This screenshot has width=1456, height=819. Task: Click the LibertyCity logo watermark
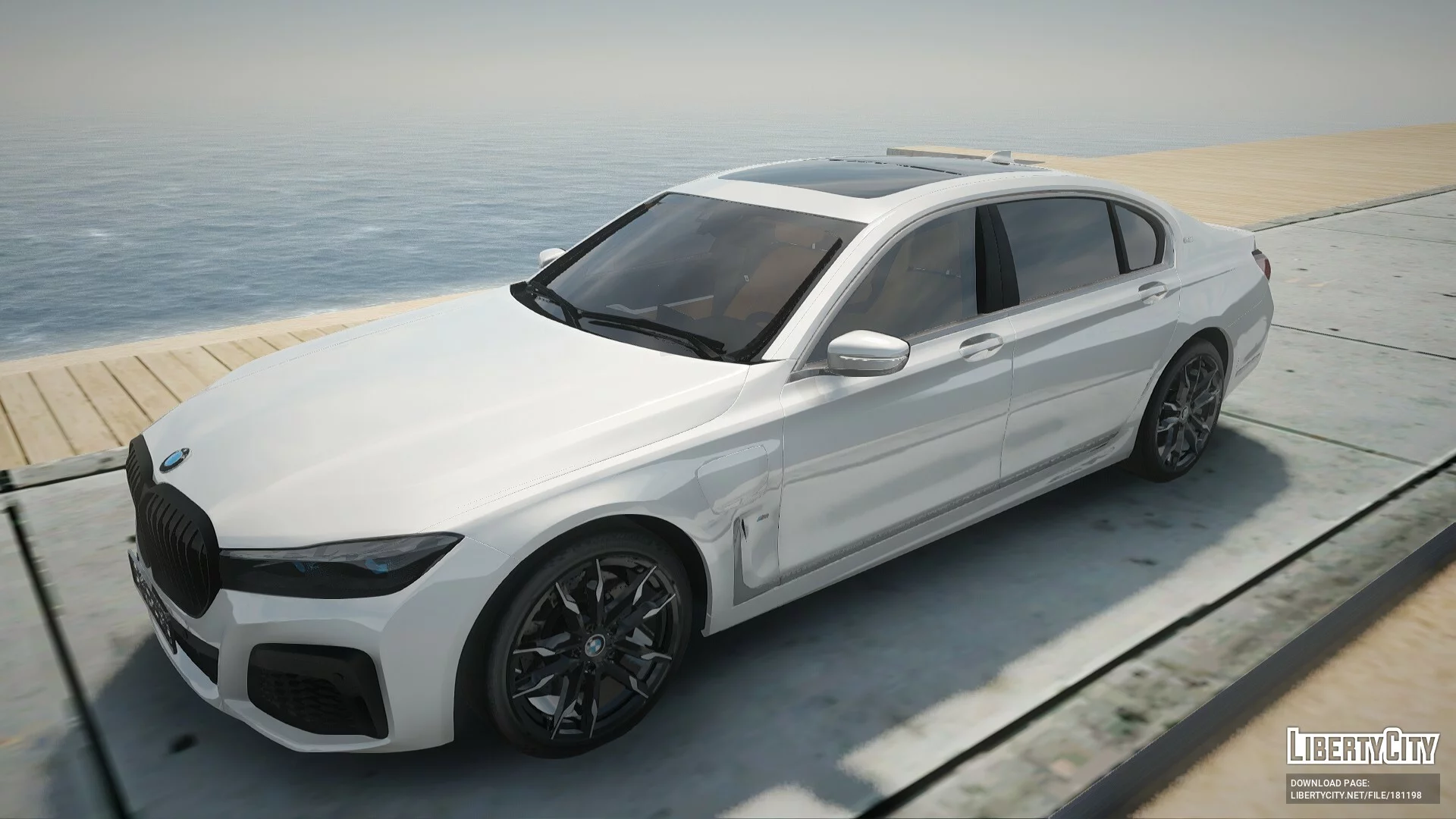point(1362,747)
